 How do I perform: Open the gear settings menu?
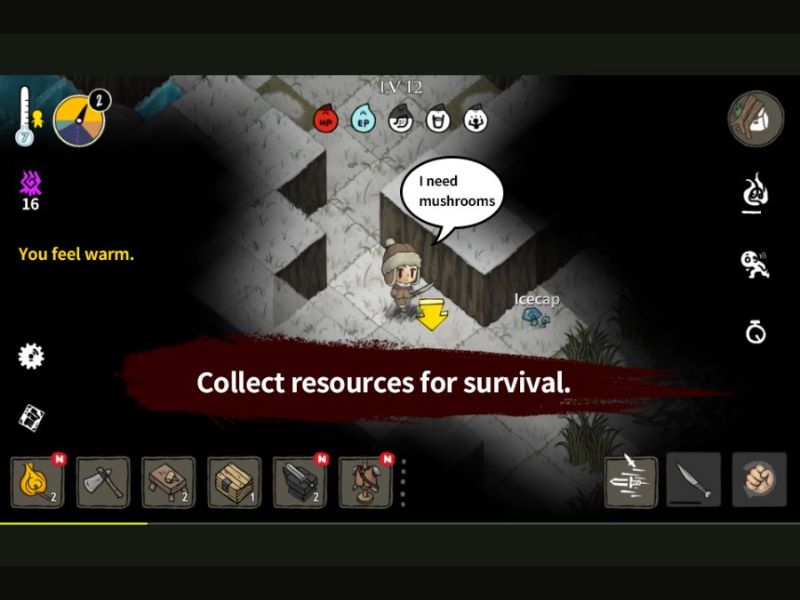tap(32, 355)
